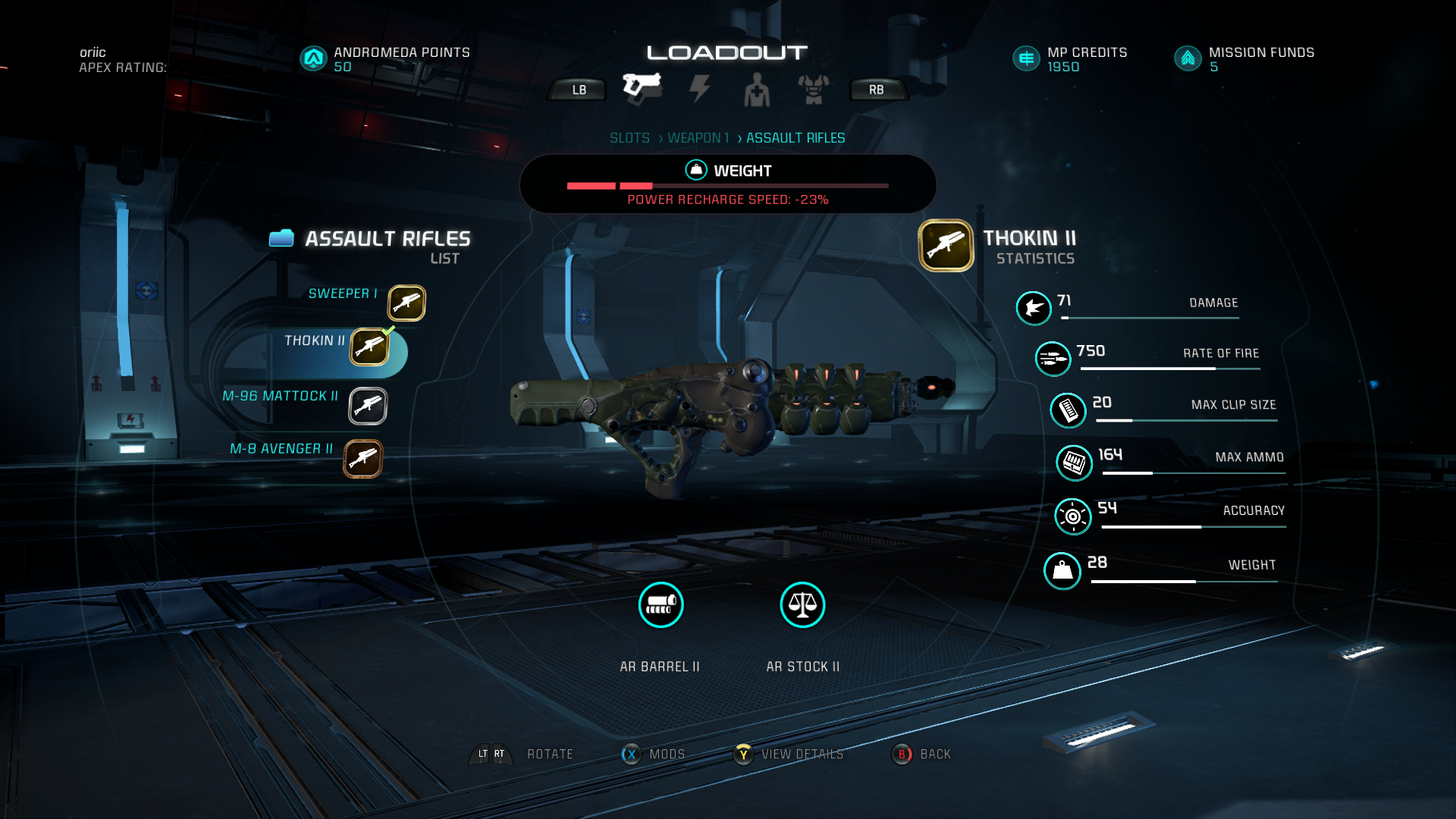Open the Assault Rifles list folder

click(281, 239)
